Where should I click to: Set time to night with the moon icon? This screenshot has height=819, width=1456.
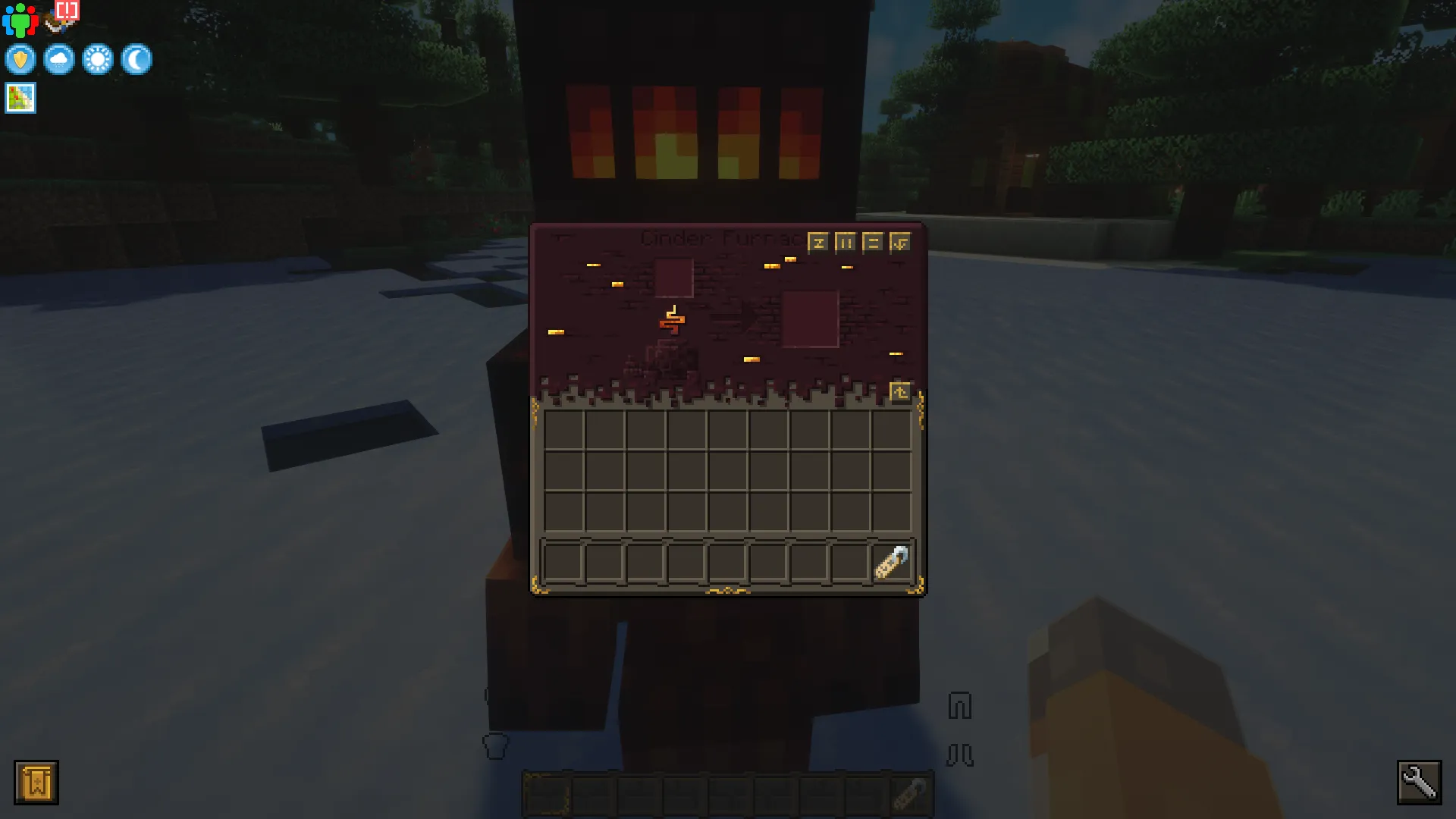(x=136, y=60)
